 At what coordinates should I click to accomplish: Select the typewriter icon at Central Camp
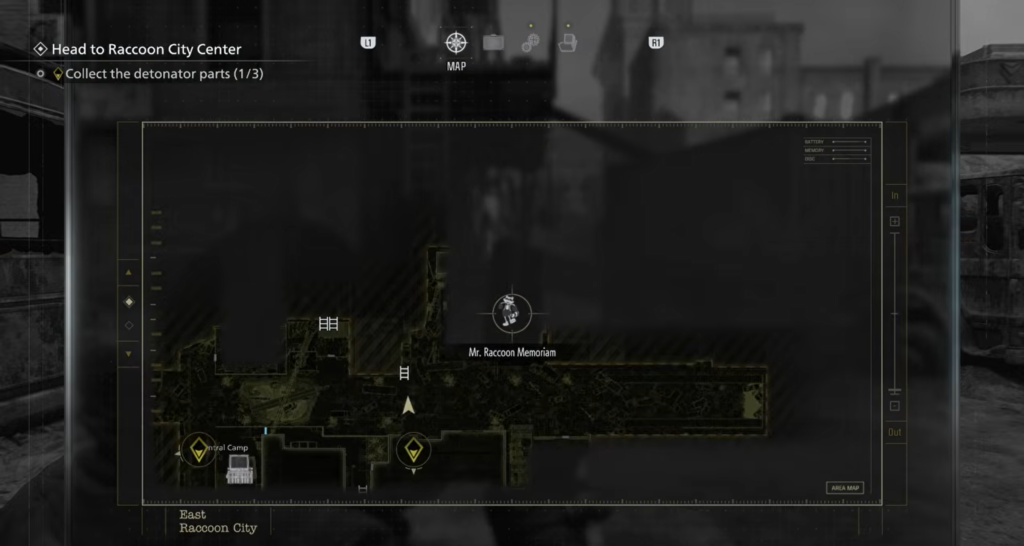click(x=239, y=469)
